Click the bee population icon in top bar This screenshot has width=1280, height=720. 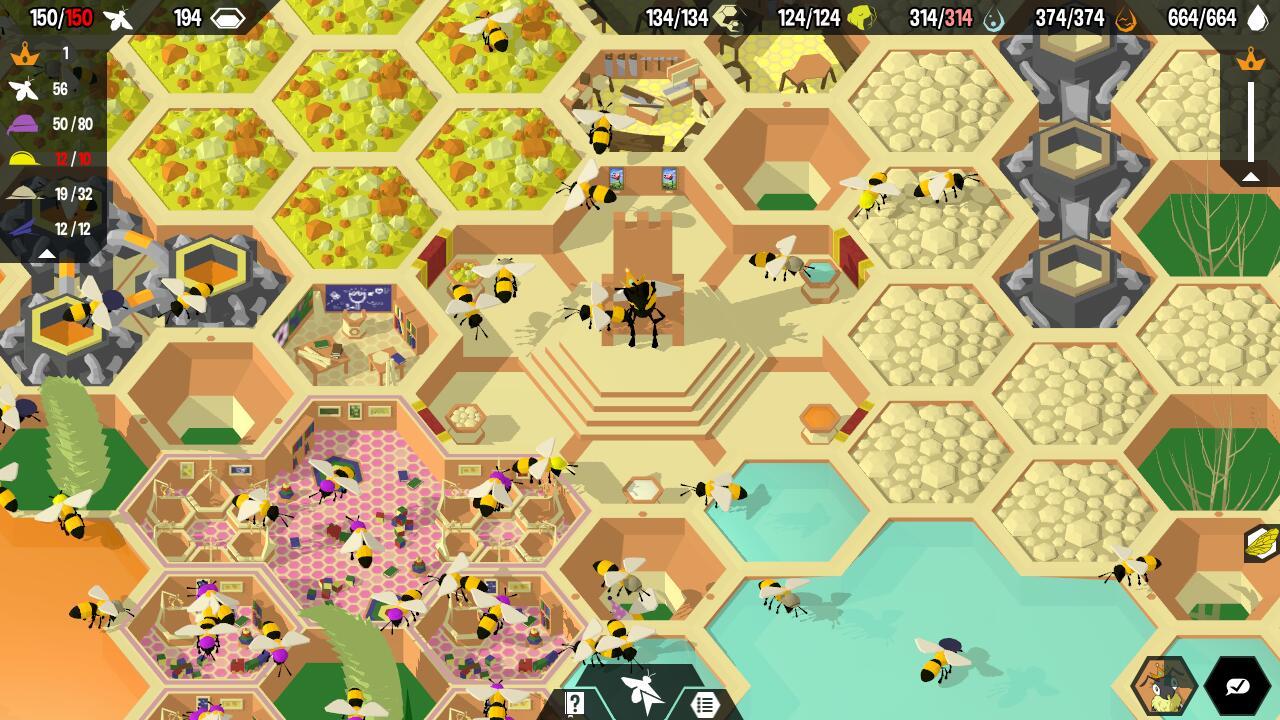click(118, 18)
